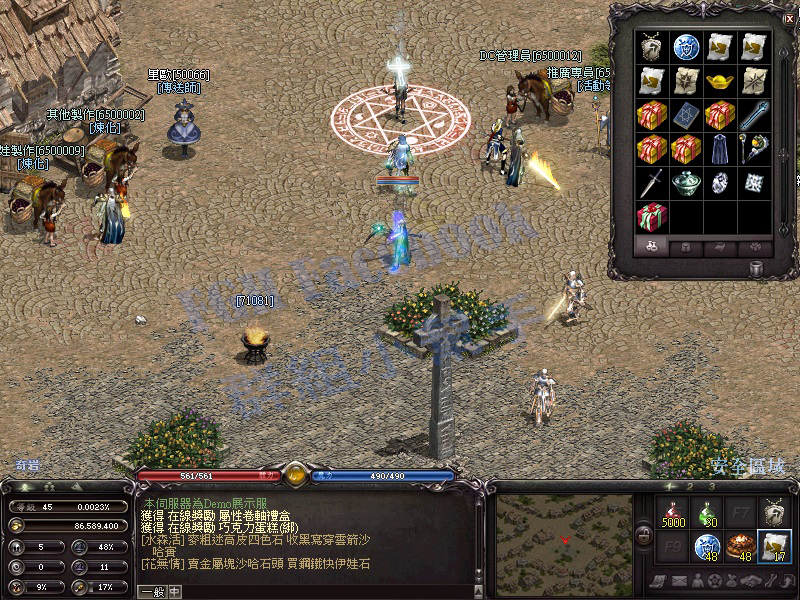Close the inventory window
The image size is (800, 600).
click(788, 17)
